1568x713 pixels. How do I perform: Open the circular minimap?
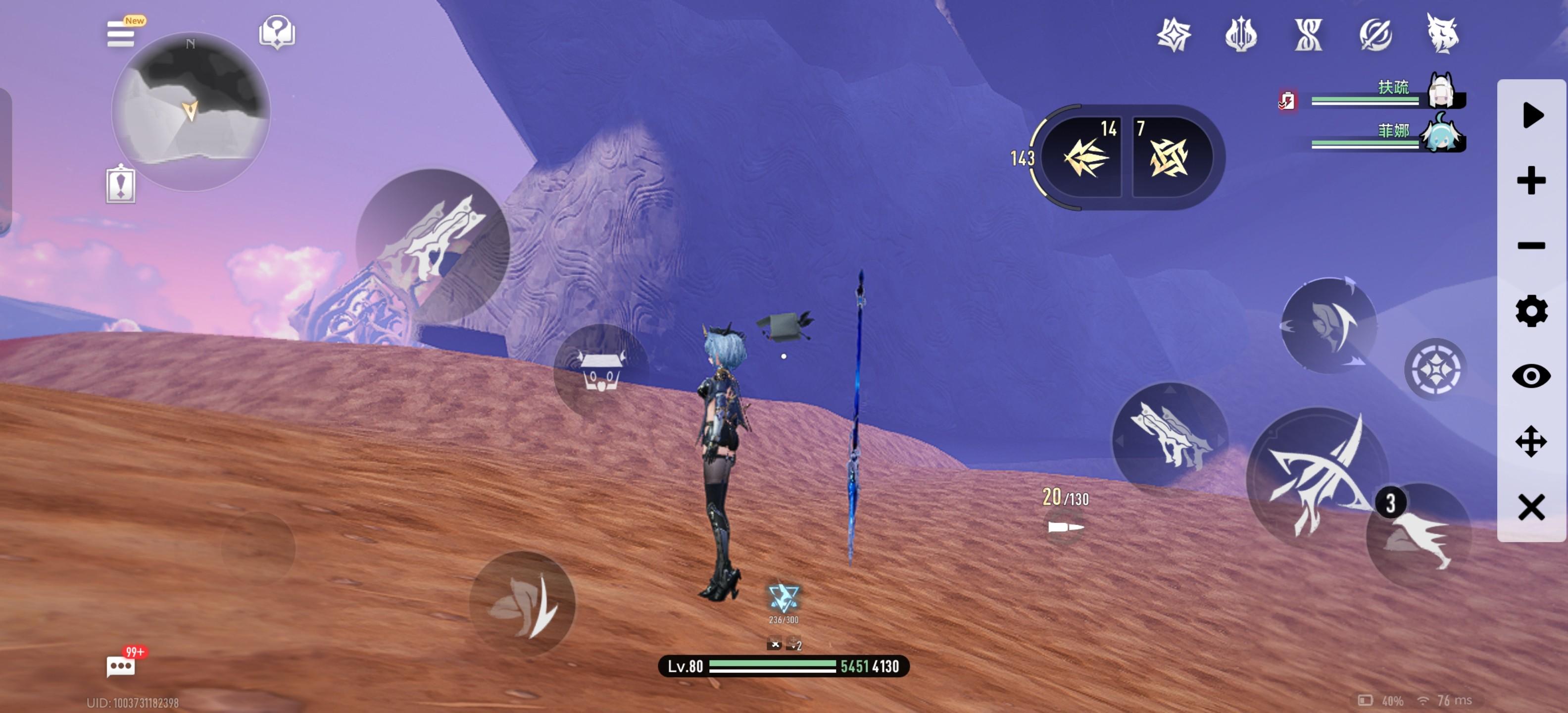pos(191,111)
